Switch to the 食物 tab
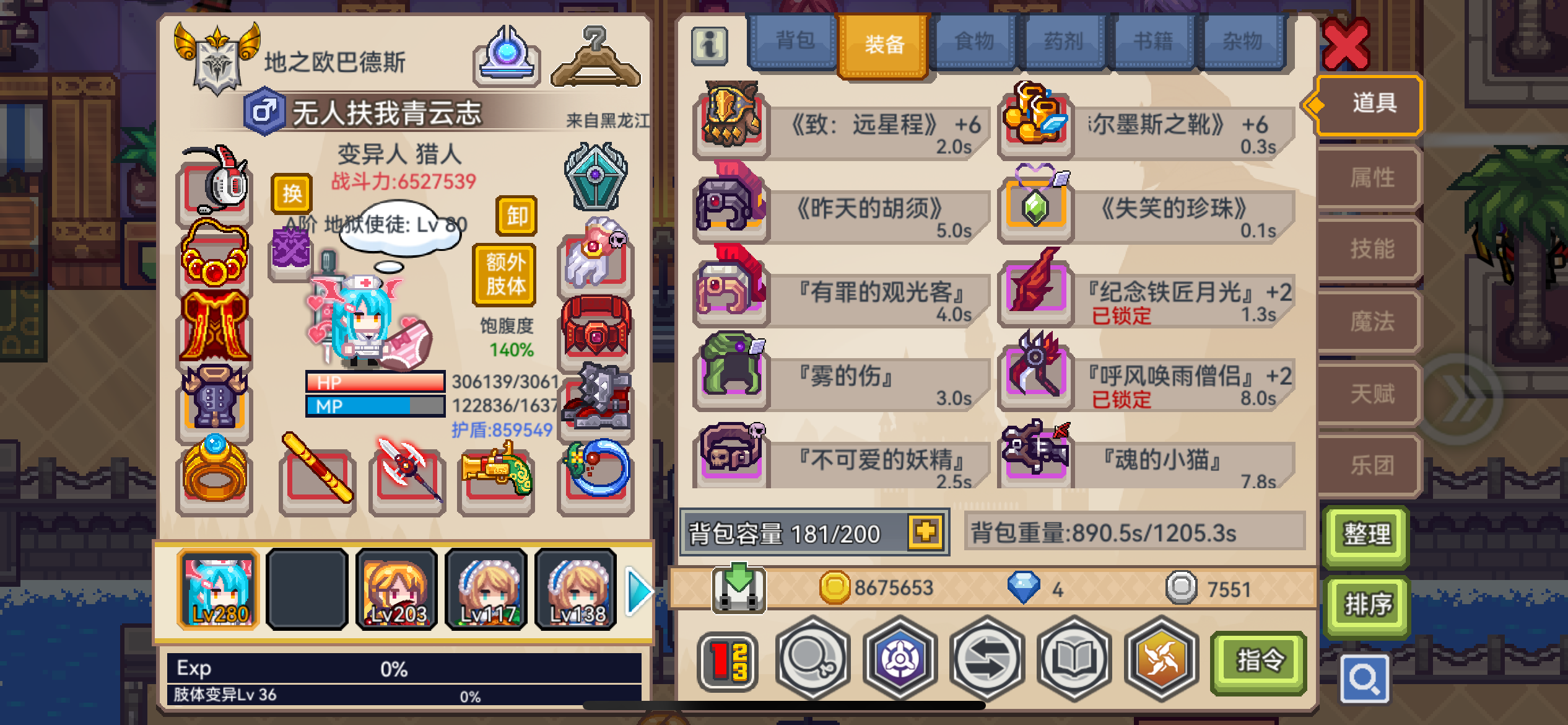This screenshot has height=725, width=1568. point(975,42)
